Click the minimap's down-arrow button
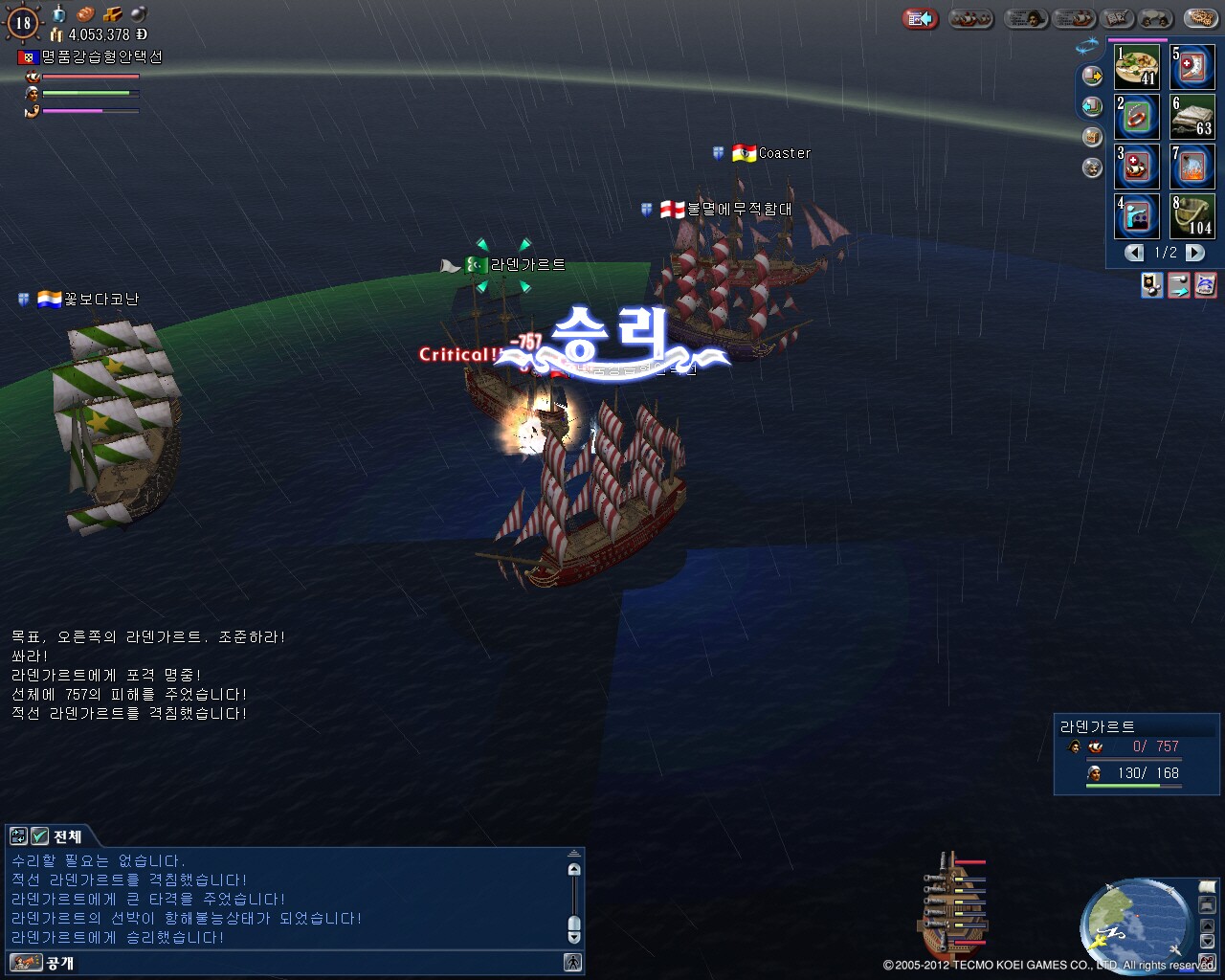 [1208, 942]
